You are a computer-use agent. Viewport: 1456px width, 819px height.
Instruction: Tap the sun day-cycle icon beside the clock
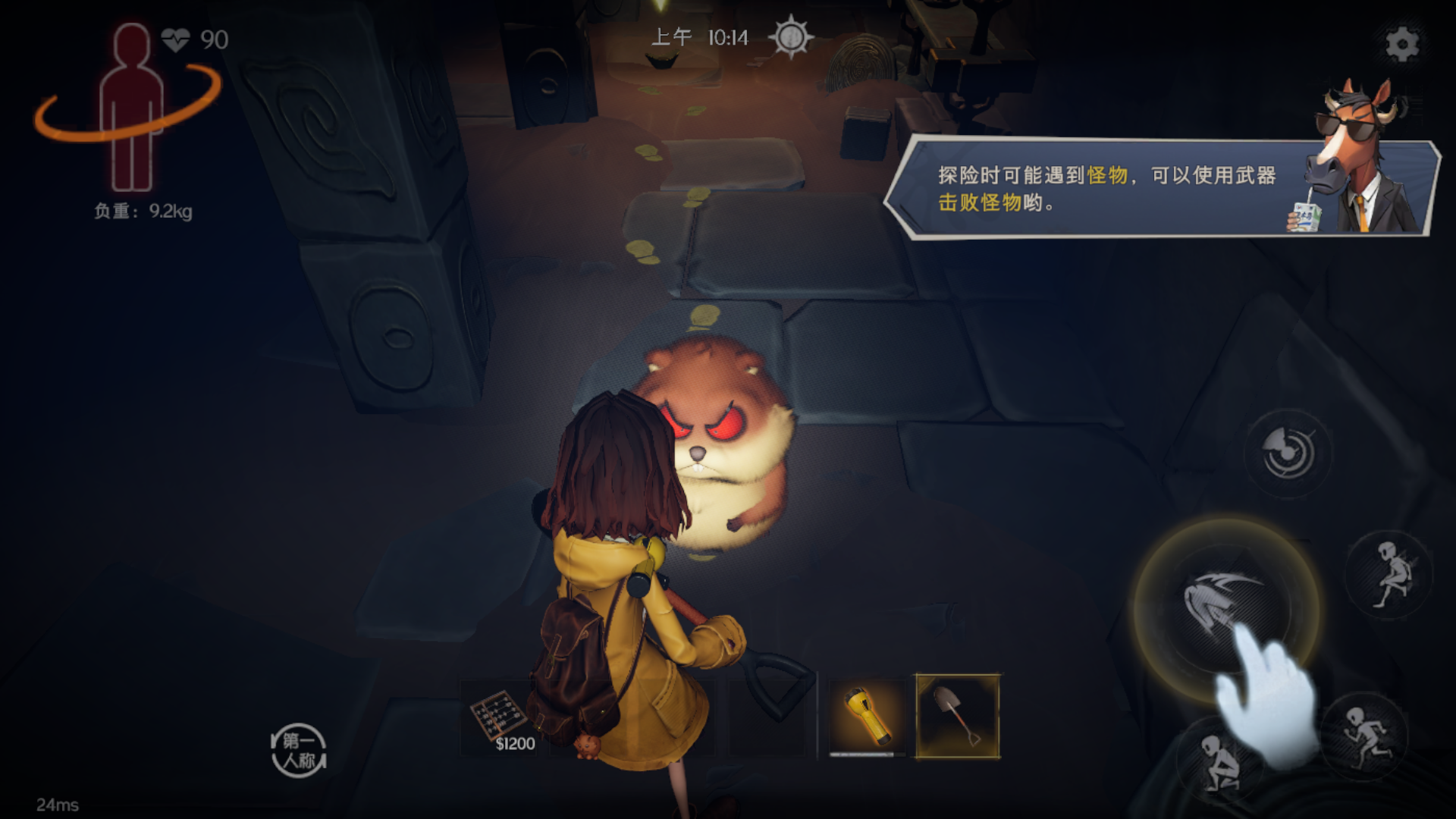click(789, 36)
